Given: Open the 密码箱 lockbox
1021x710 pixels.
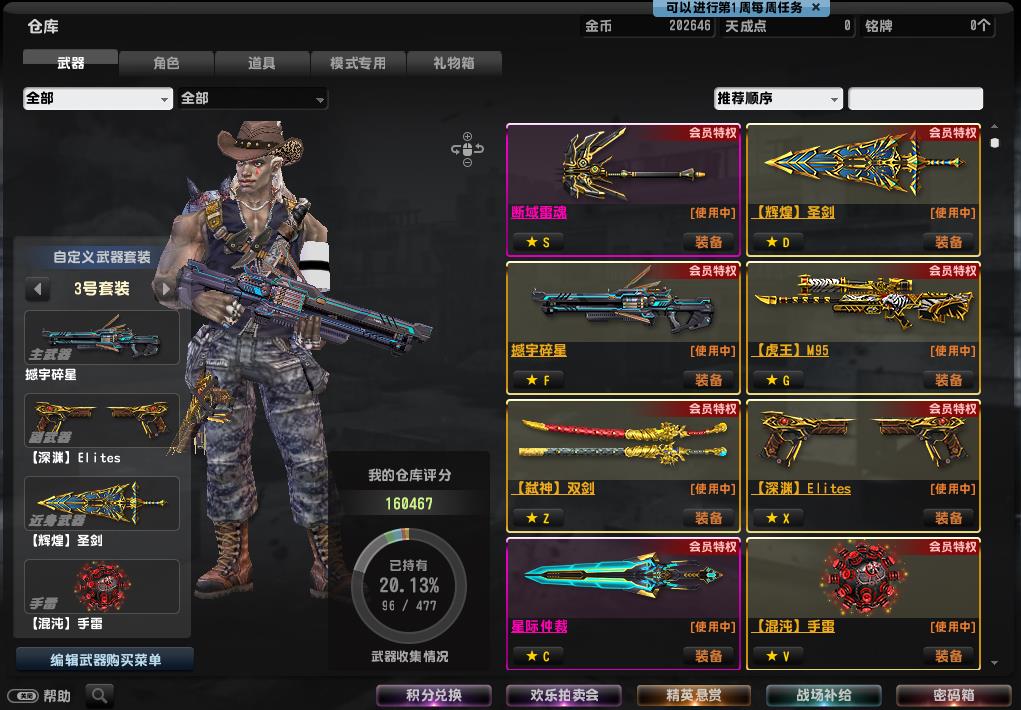Looking at the screenshot, I should coord(954,695).
